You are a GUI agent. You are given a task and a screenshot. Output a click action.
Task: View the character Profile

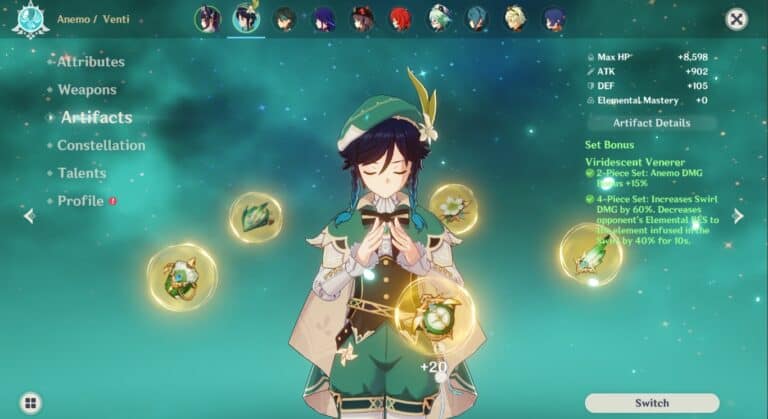[x=81, y=201]
